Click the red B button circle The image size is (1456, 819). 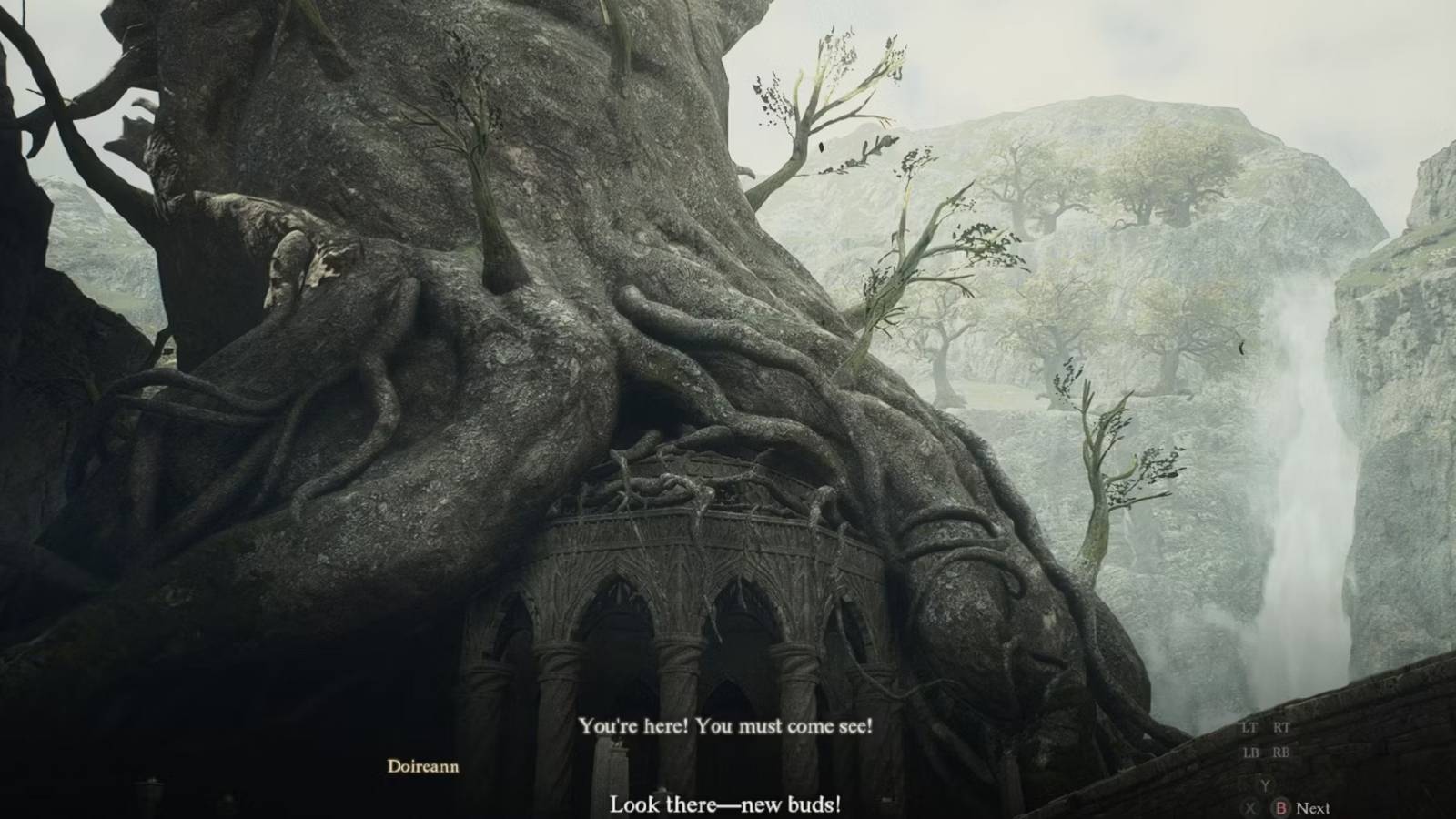pyautogui.click(x=1282, y=808)
